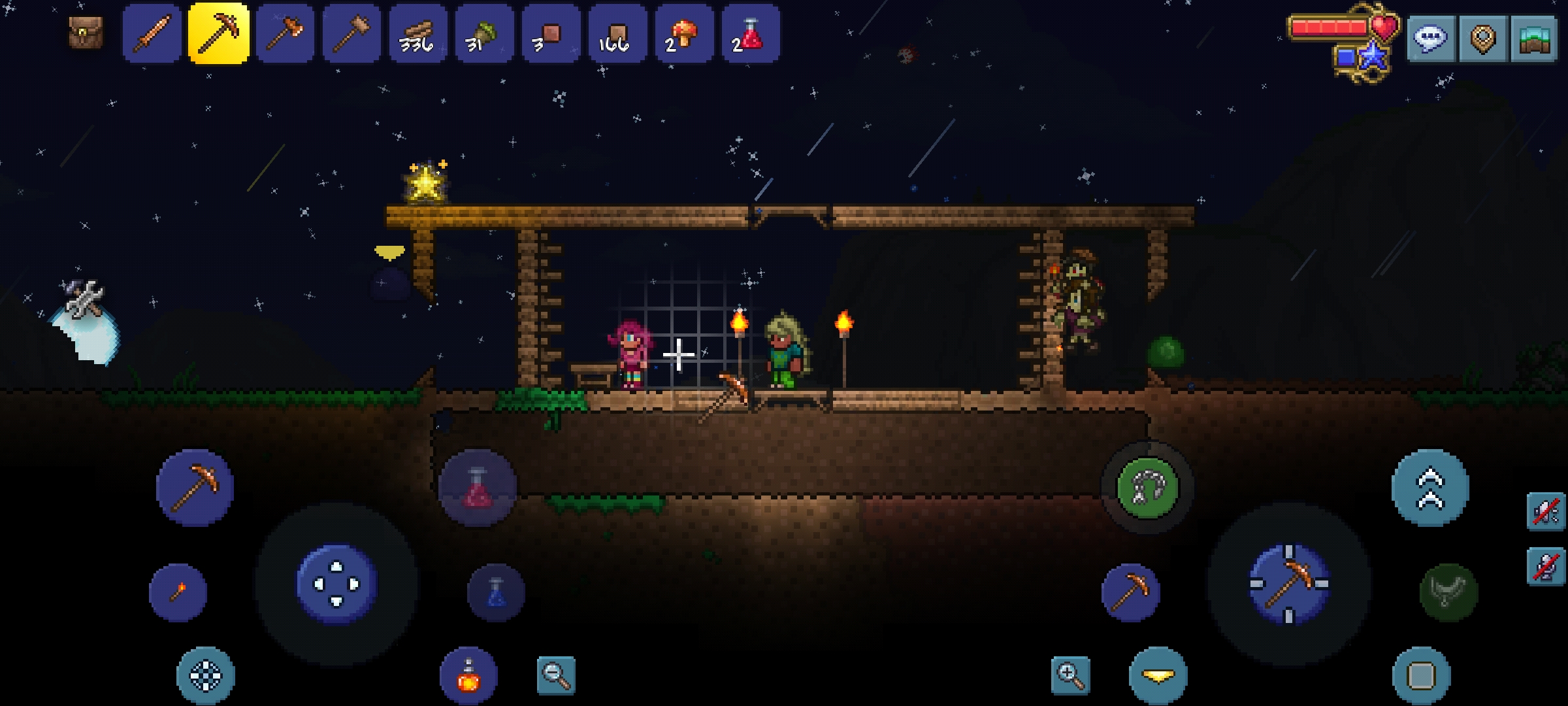Tap the landscape icon button at top right
The height and width of the screenshot is (706, 1568).
(x=1533, y=39)
